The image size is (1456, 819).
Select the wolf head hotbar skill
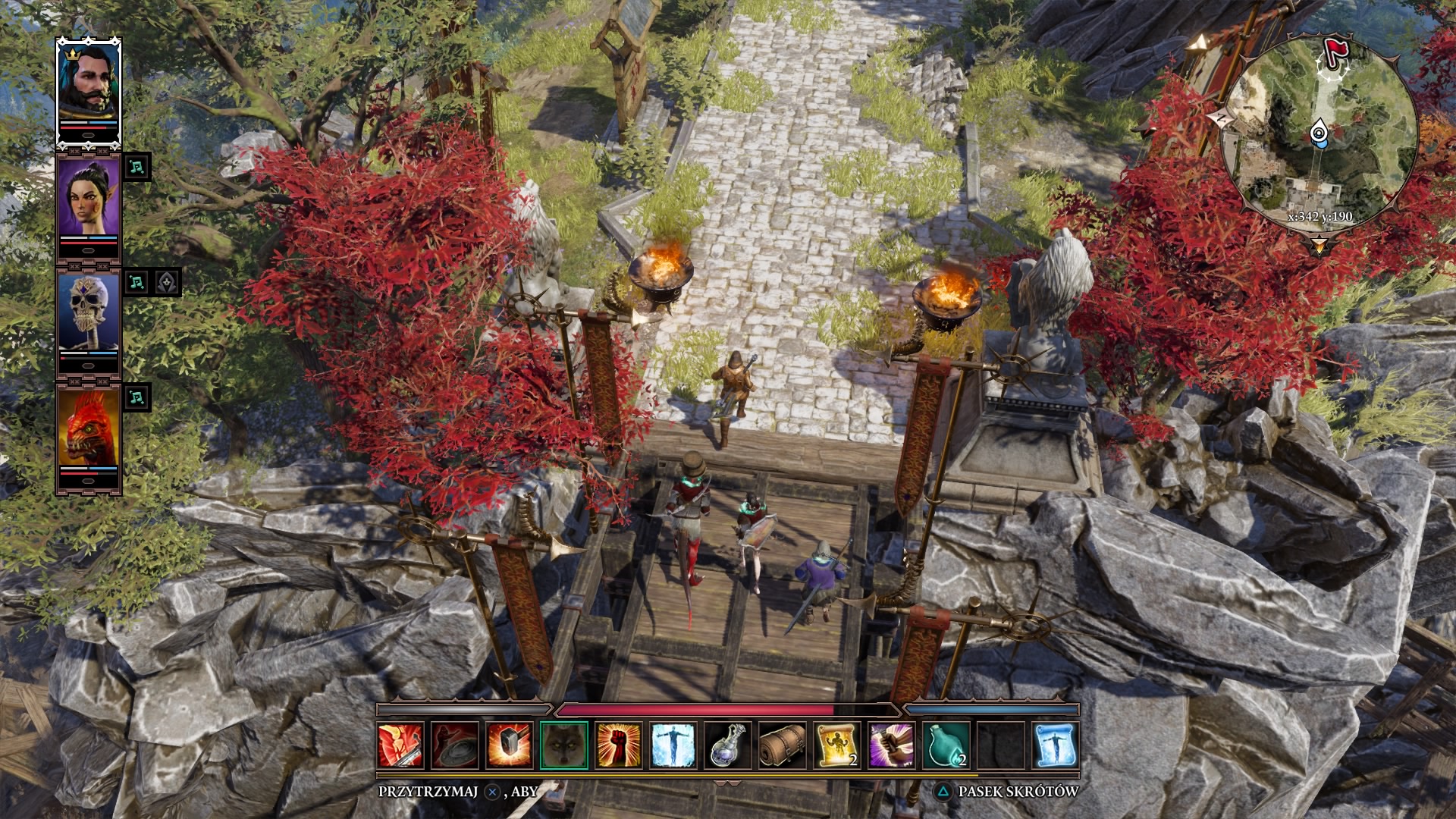coord(563,745)
